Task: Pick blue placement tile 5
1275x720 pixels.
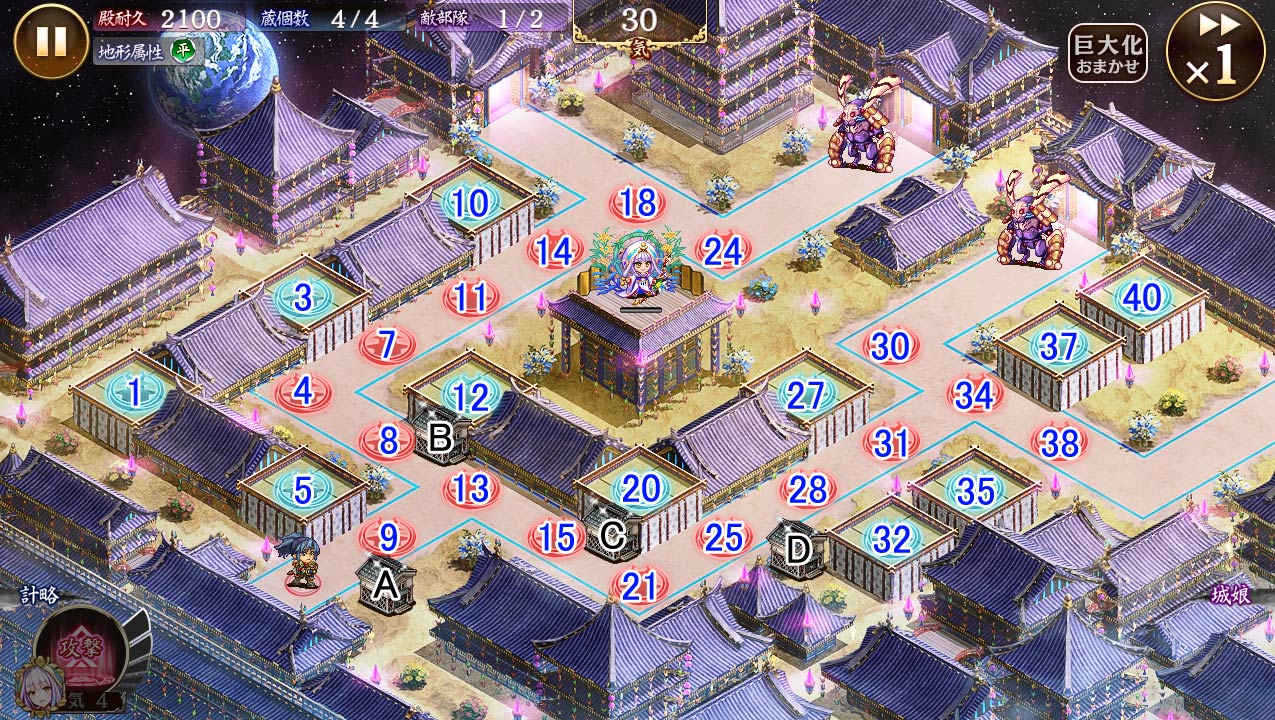Action: pyautogui.click(x=304, y=489)
